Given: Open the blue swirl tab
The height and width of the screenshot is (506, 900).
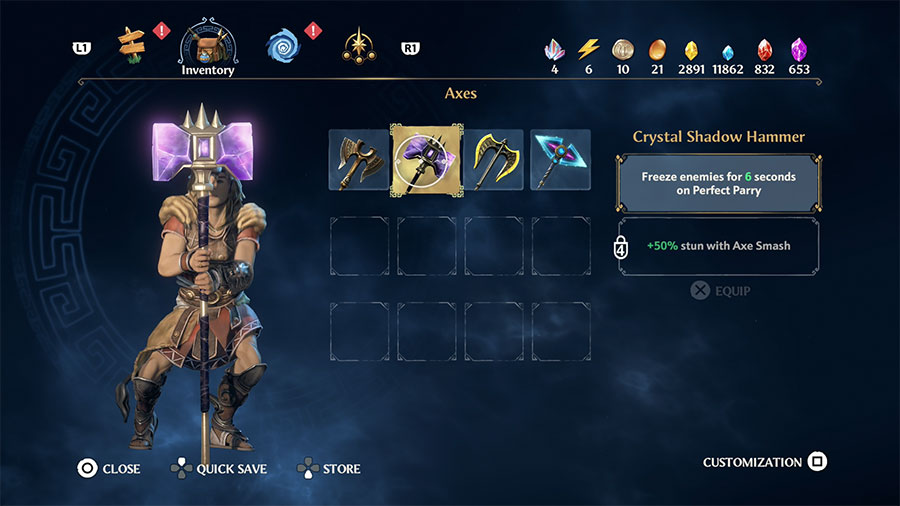Looking at the screenshot, I should point(283,44).
